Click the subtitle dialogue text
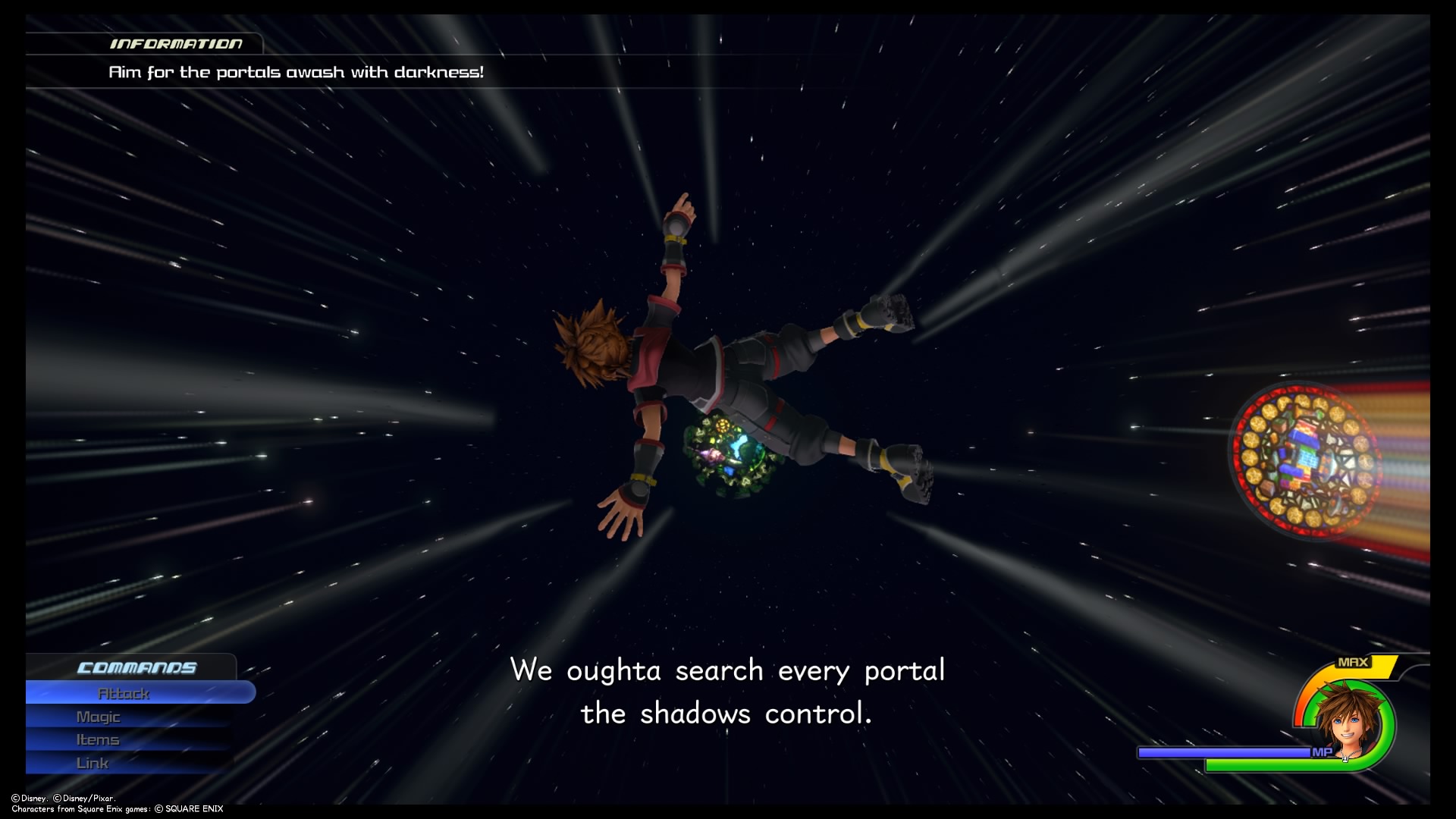This screenshot has height=819, width=1456. tap(728, 690)
